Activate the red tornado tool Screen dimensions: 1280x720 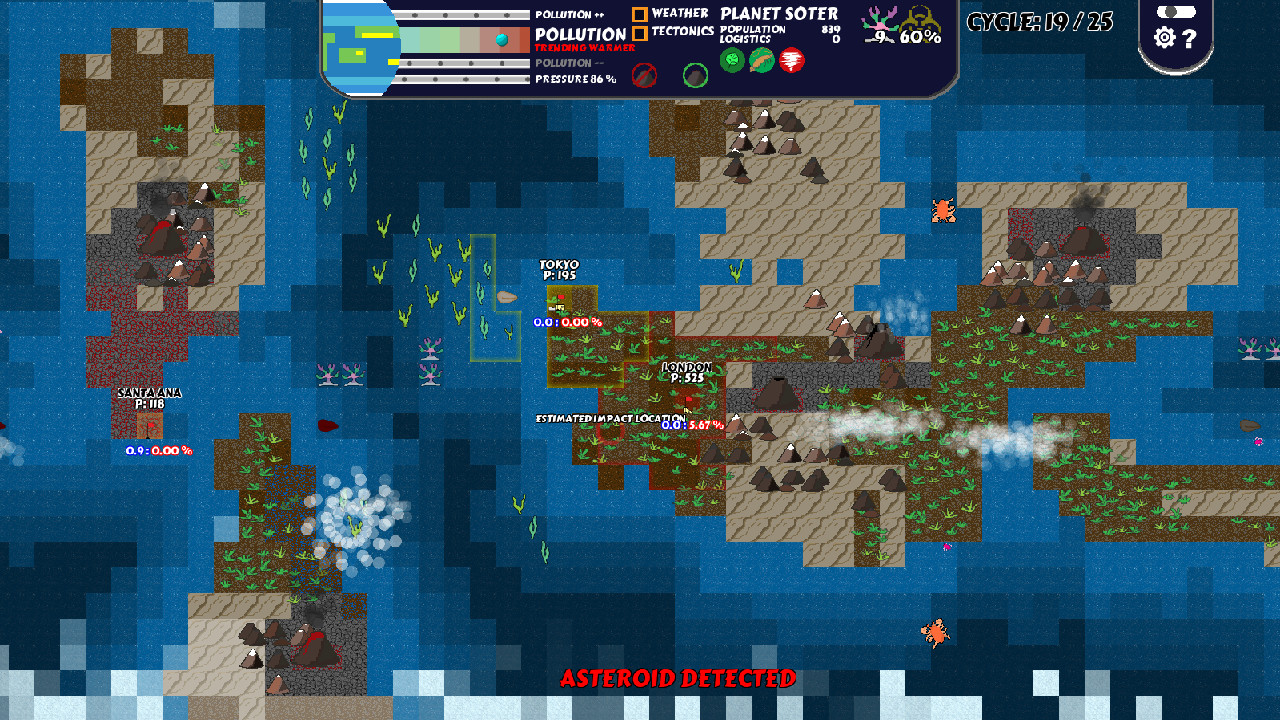791,61
